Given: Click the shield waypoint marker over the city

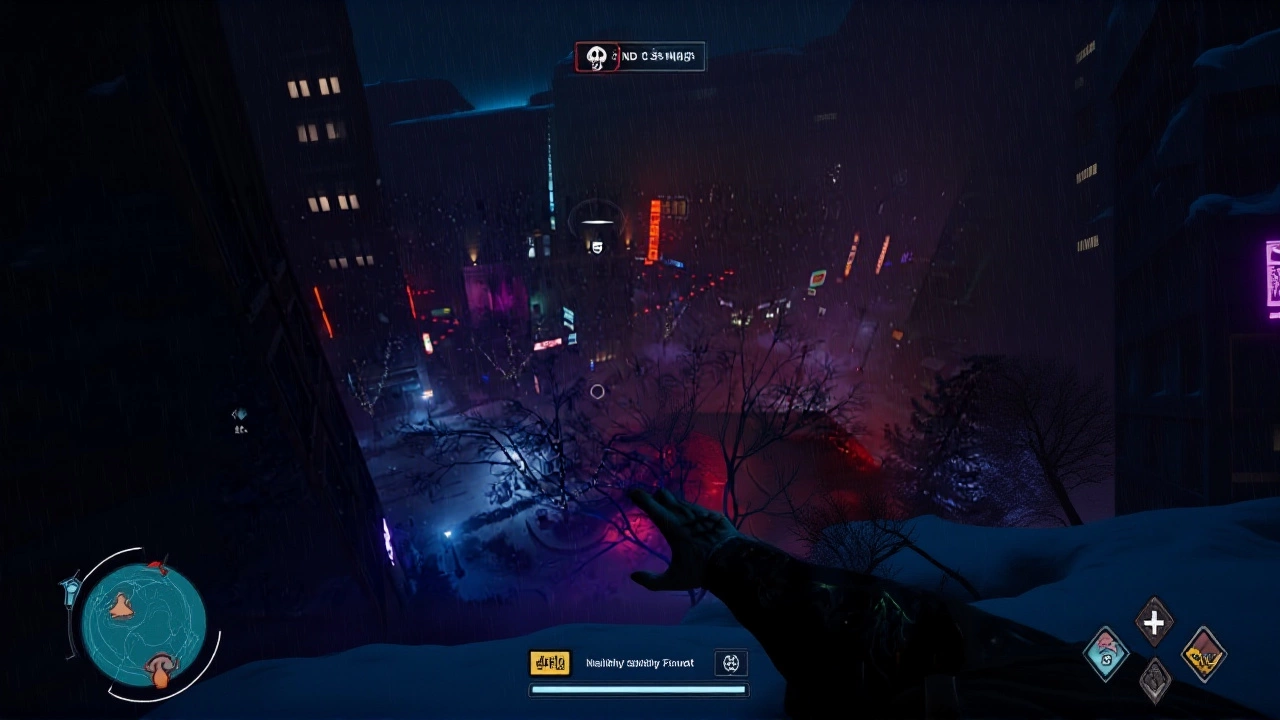Looking at the screenshot, I should tap(597, 246).
